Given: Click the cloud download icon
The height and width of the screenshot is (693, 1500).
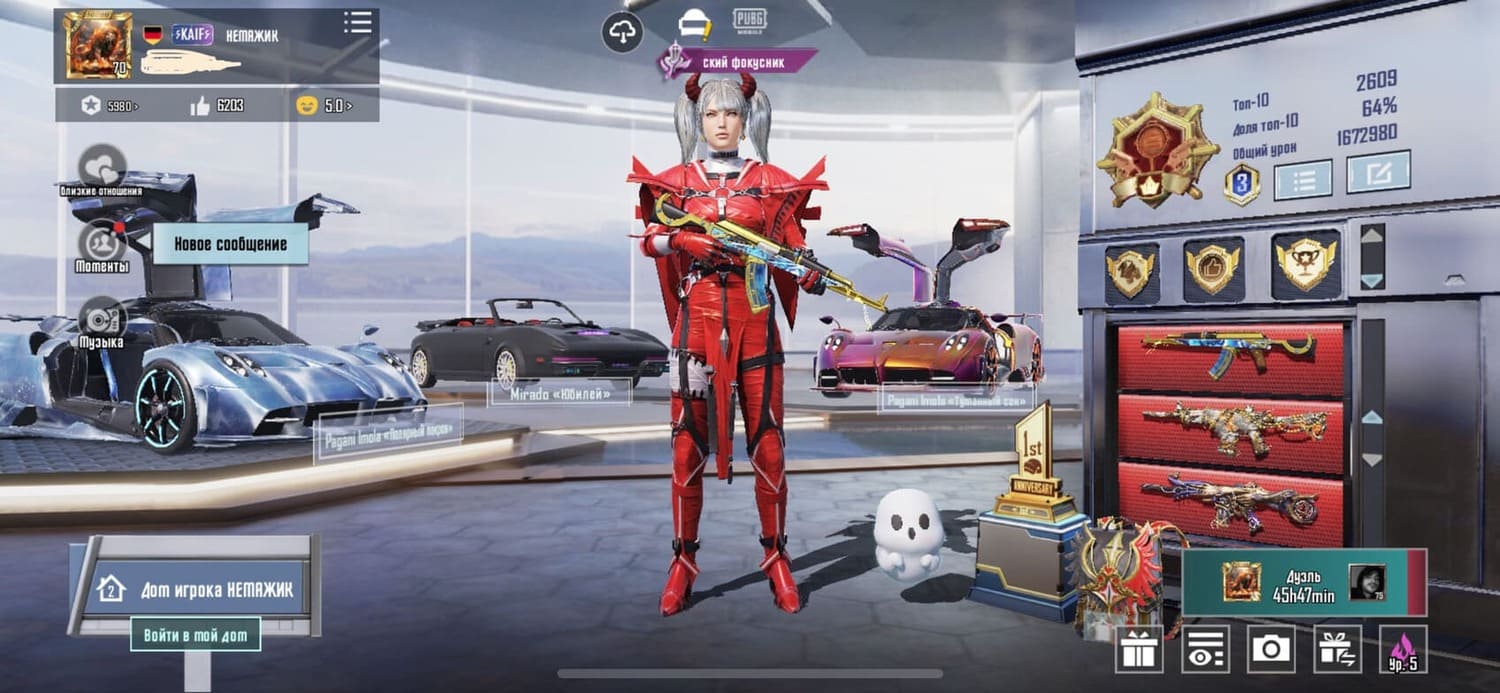Looking at the screenshot, I should (622, 33).
